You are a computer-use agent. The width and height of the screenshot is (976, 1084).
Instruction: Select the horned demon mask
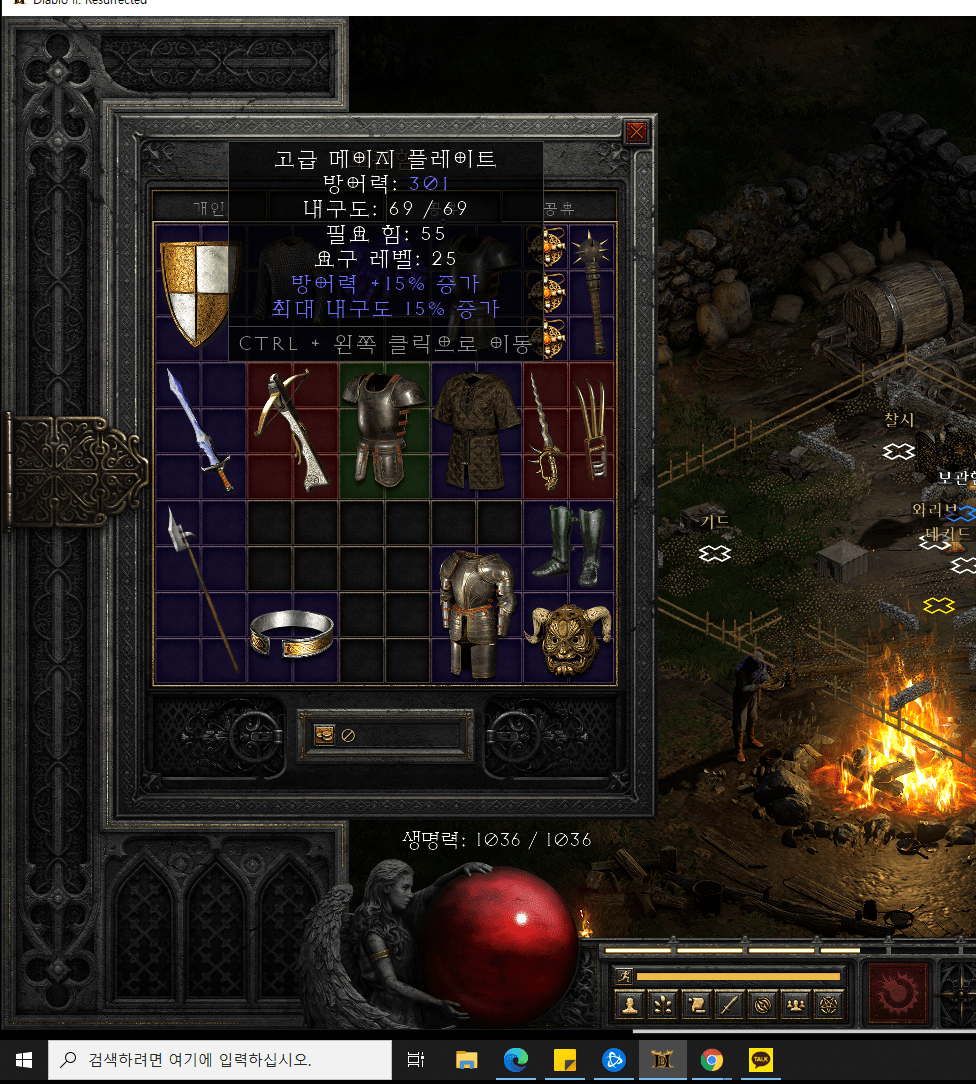click(x=567, y=638)
